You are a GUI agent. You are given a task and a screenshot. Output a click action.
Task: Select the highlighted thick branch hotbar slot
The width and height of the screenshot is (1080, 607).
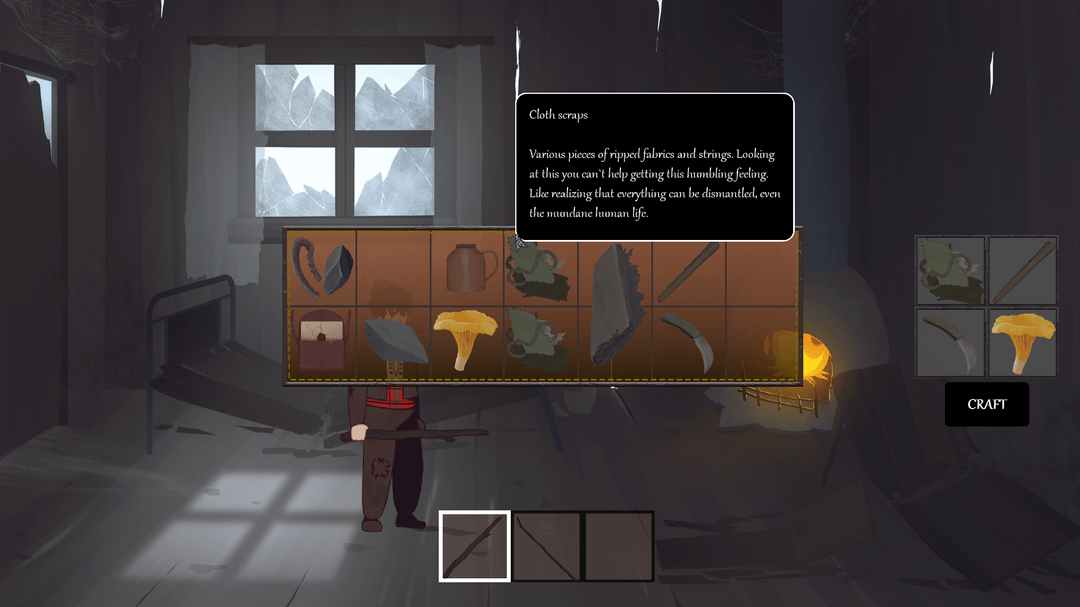tap(475, 546)
